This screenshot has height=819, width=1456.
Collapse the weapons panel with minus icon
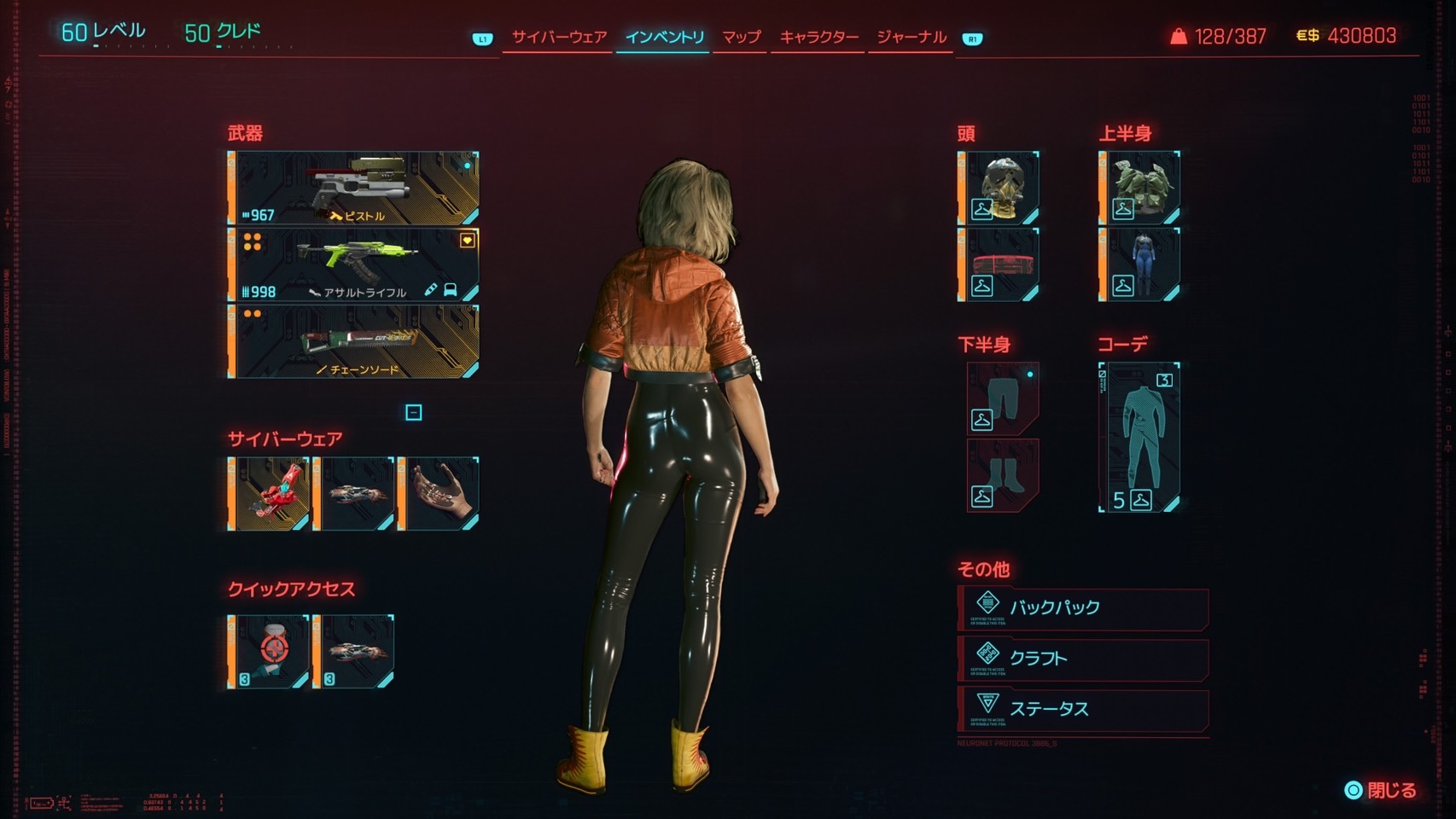pos(413,413)
